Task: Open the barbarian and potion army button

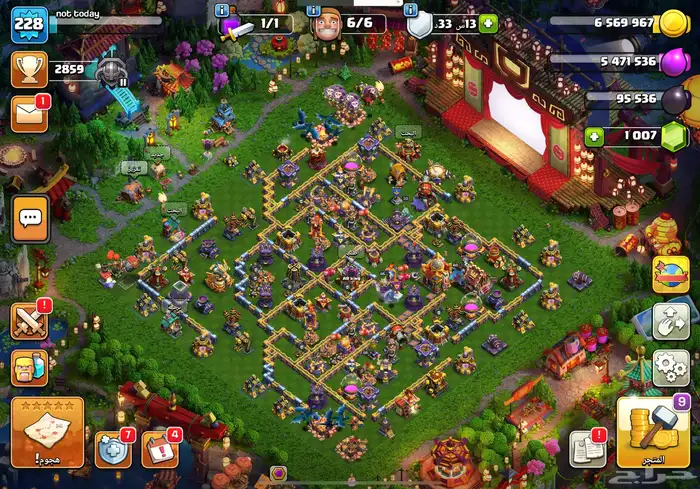Action: (x=29, y=369)
